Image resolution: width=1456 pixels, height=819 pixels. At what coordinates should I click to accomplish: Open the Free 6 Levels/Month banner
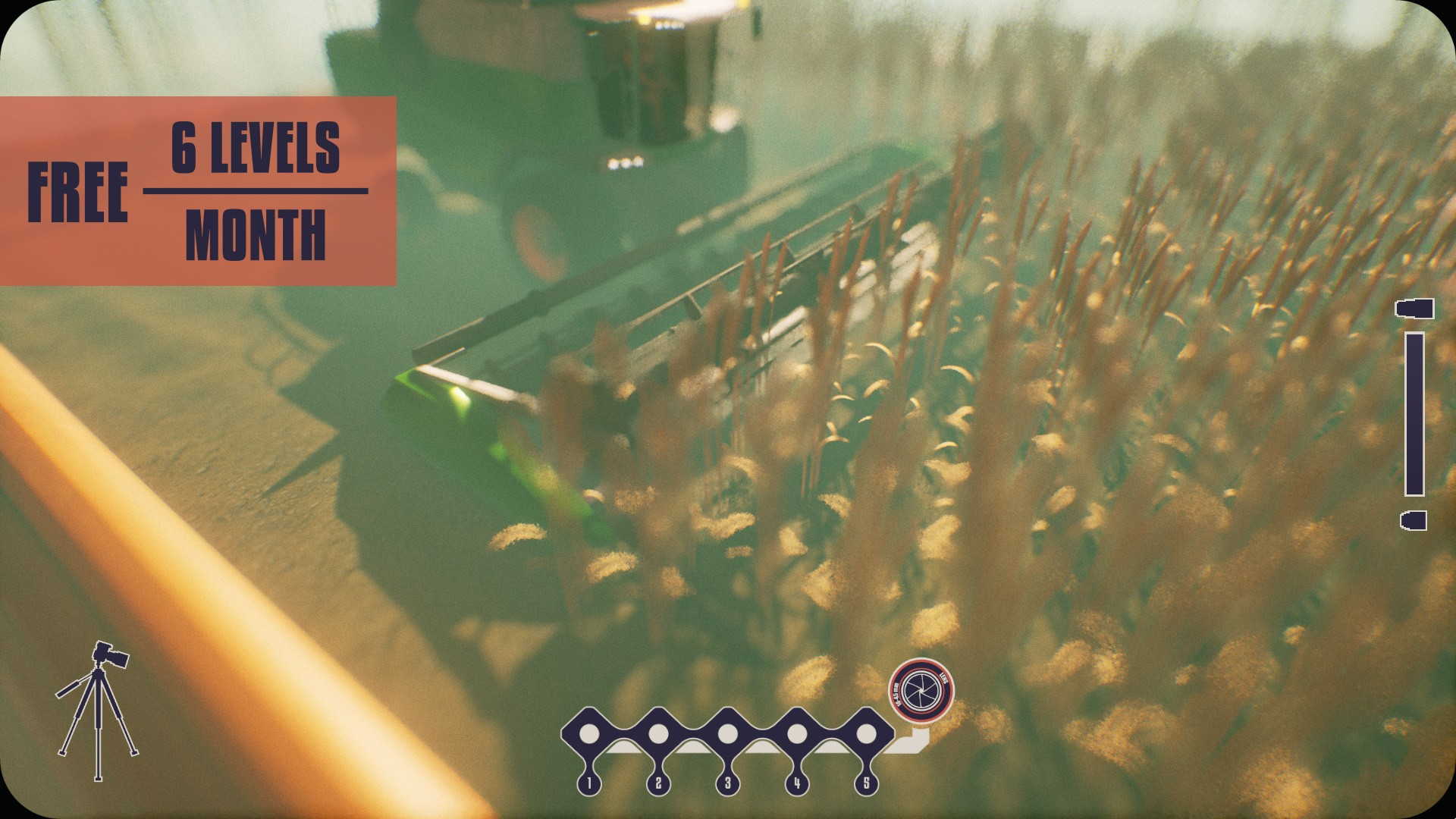(x=197, y=191)
